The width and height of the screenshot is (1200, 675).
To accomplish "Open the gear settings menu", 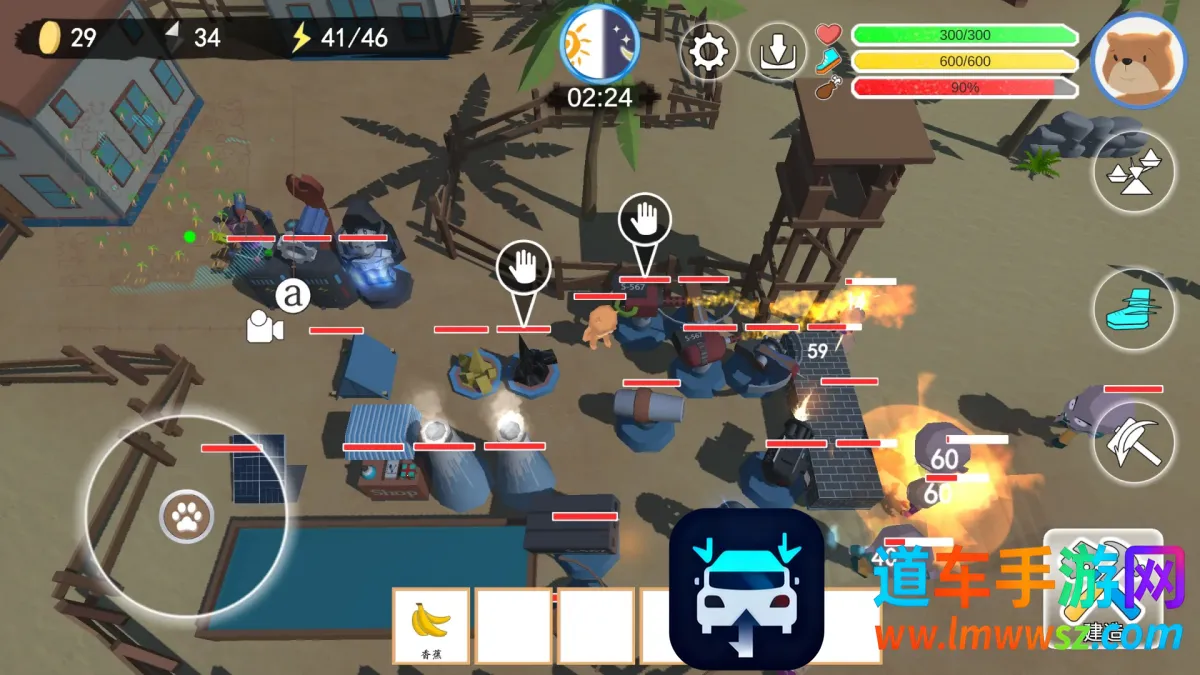I will 708,52.
